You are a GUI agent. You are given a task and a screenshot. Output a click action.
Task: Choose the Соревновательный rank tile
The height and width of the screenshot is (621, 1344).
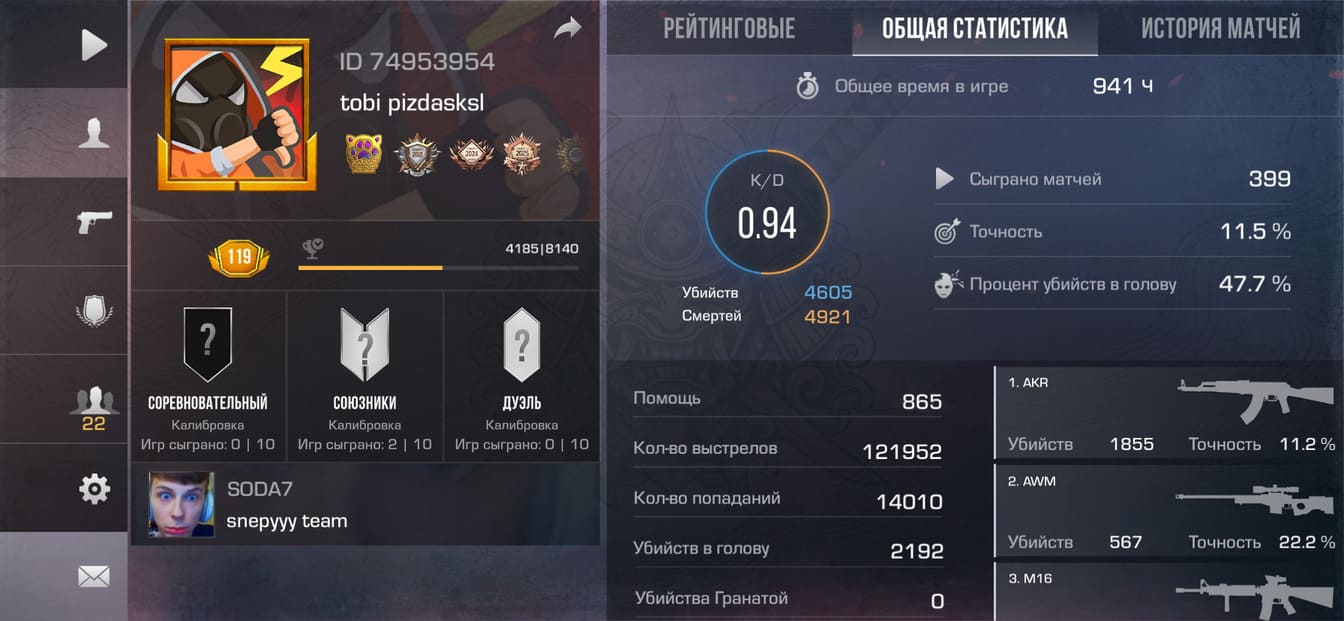pyautogui.click(x=208, y=375)
